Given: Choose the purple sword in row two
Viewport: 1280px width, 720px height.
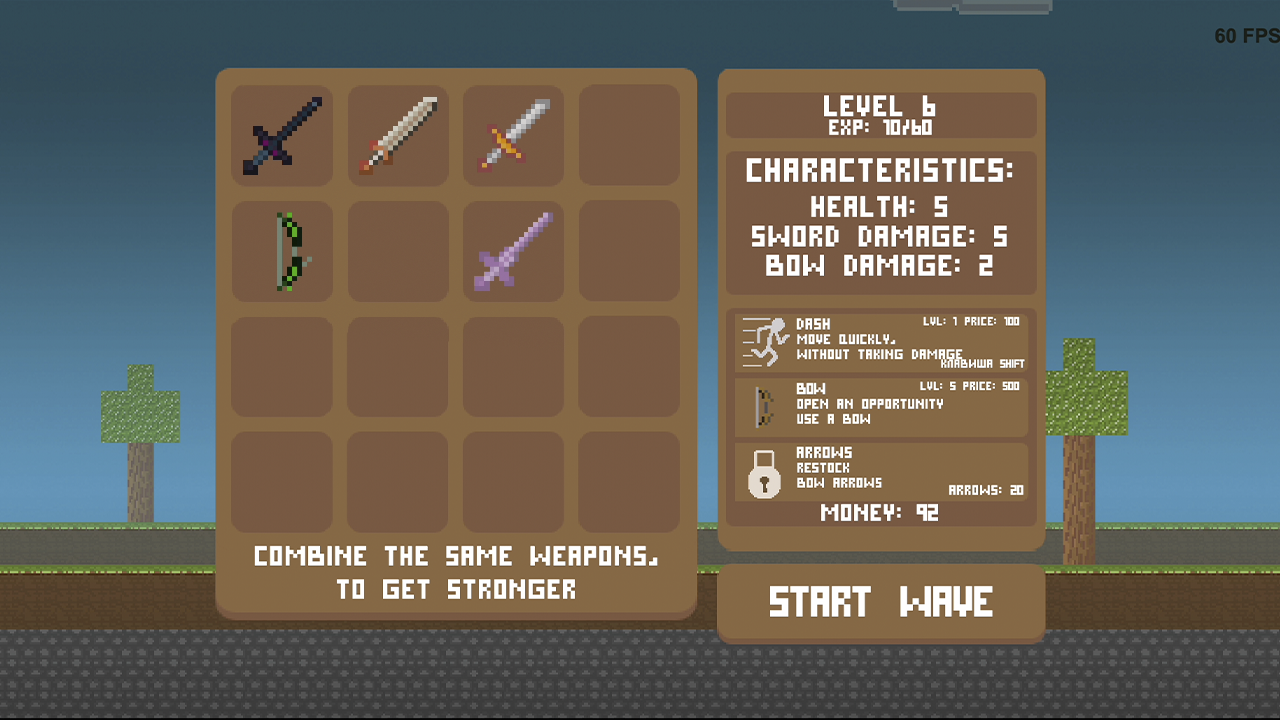Looking at the screenshot, I should pyautogui.click(x=512, y=251).
